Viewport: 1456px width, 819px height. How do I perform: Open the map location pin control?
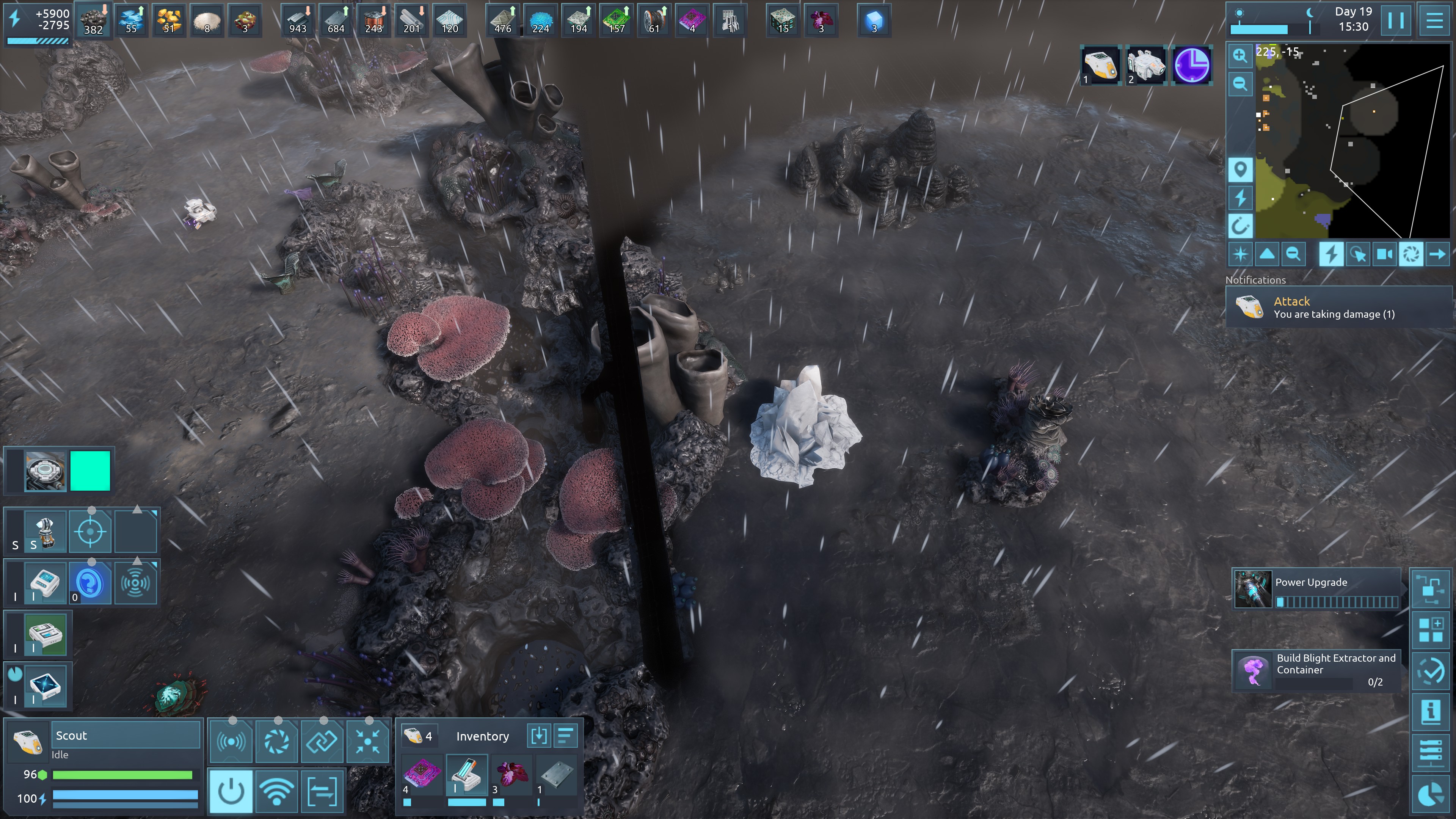coord(1240,169)
